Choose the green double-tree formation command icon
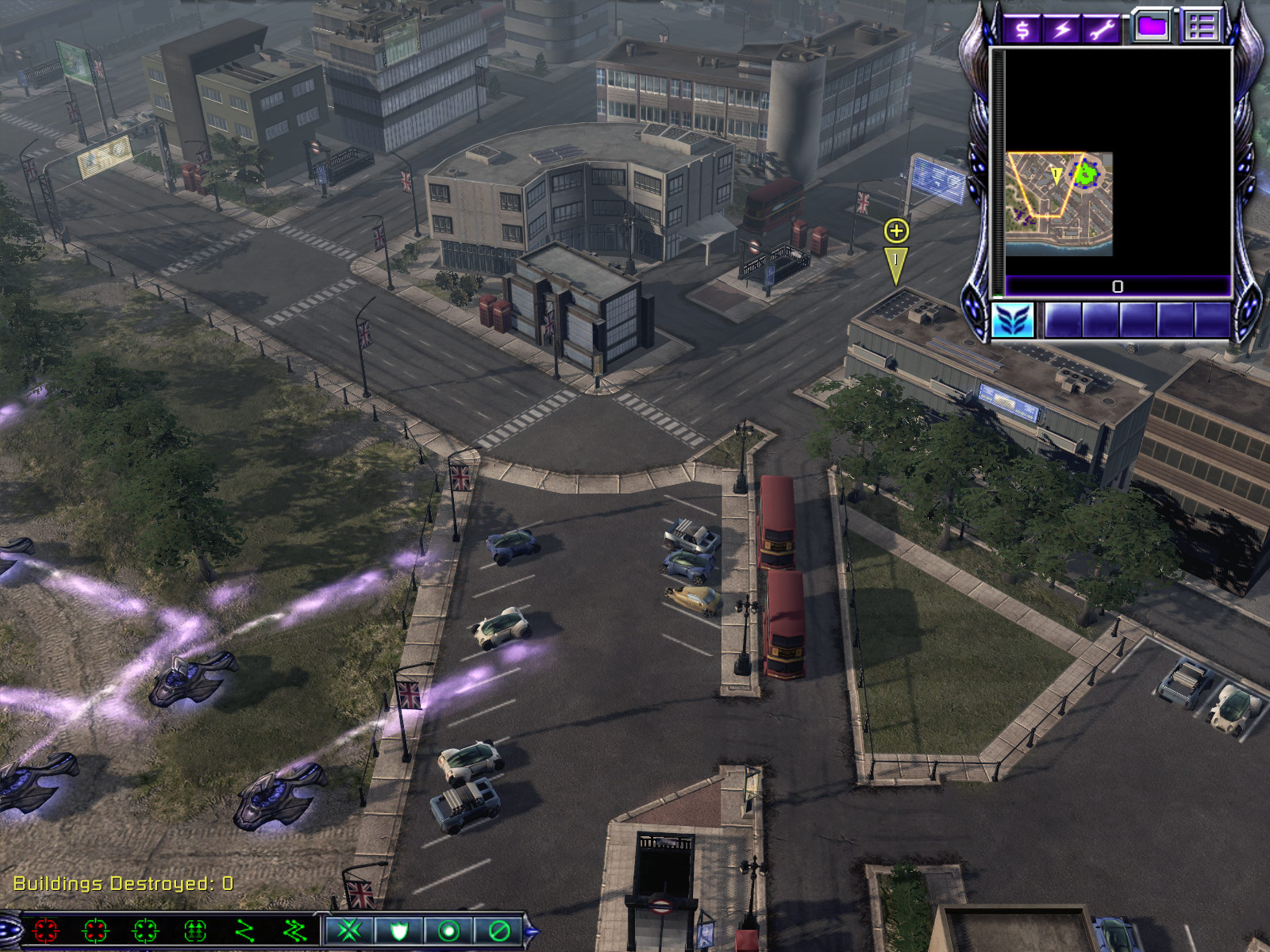This screenshot has width=1270, height=952. (x=195, y=930)
